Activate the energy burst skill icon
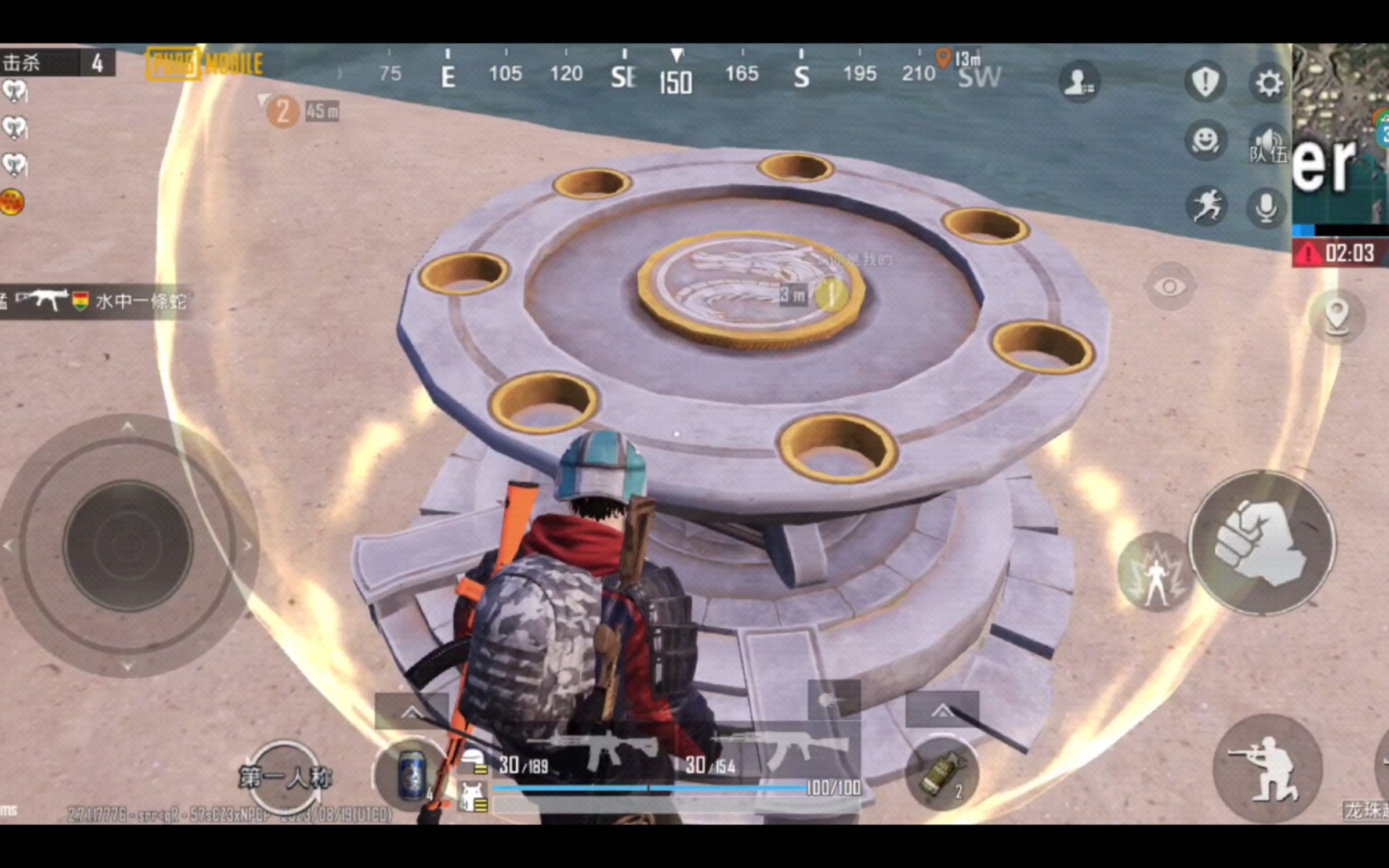Viewport: 1389px width, 868px height. (1155, 571)
